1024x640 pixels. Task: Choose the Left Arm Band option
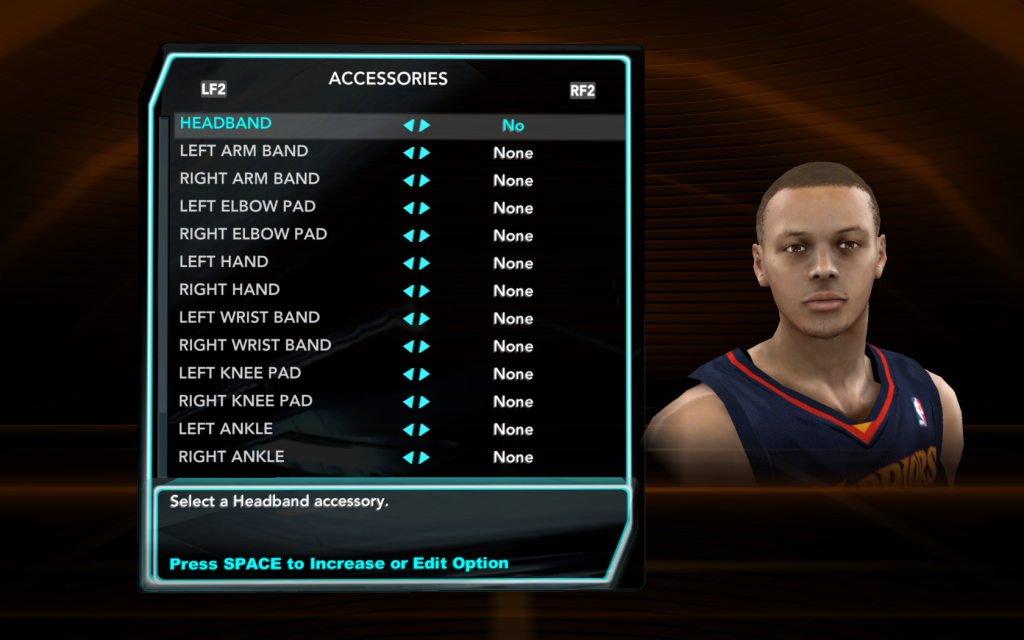click(244, 152)
